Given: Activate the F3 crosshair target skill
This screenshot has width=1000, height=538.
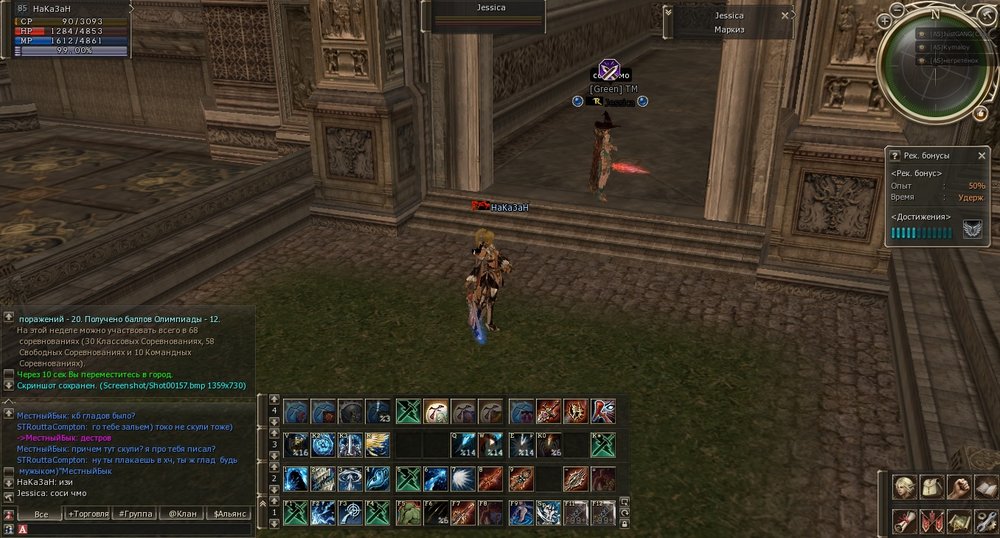Looking at the screenshot, I should tap(351, 513).
